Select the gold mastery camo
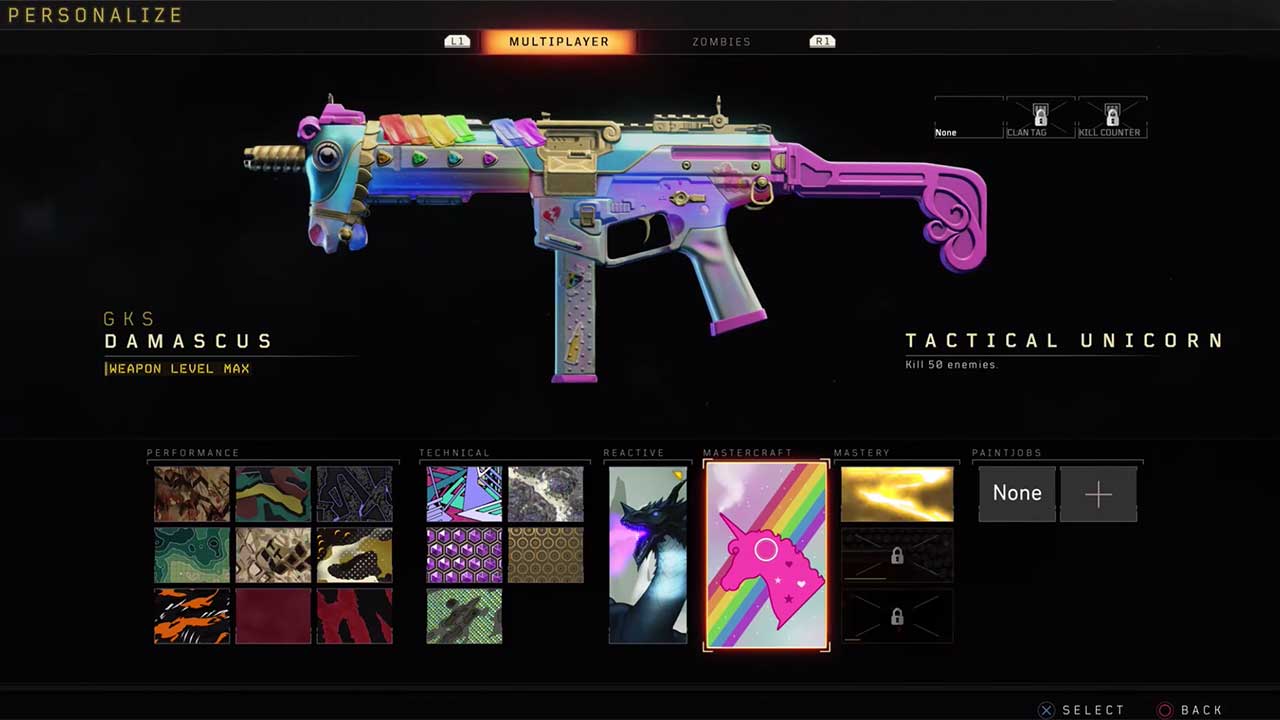Screen dimensions: 1280x720 pos(897,494)
